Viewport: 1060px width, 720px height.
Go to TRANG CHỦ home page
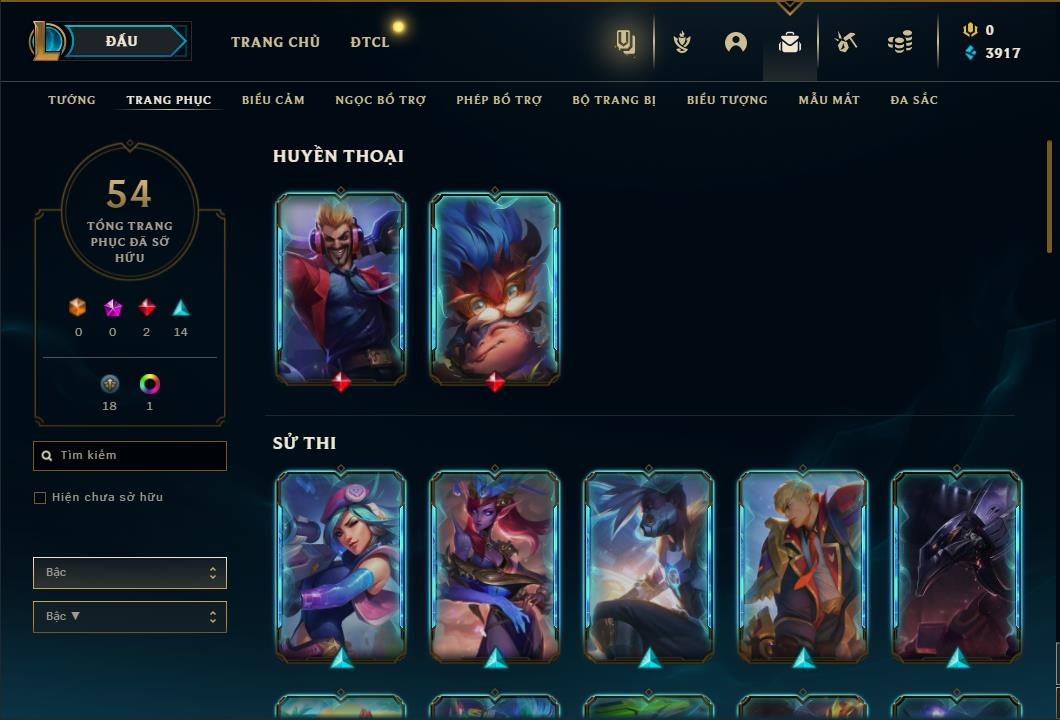[275, 42]
